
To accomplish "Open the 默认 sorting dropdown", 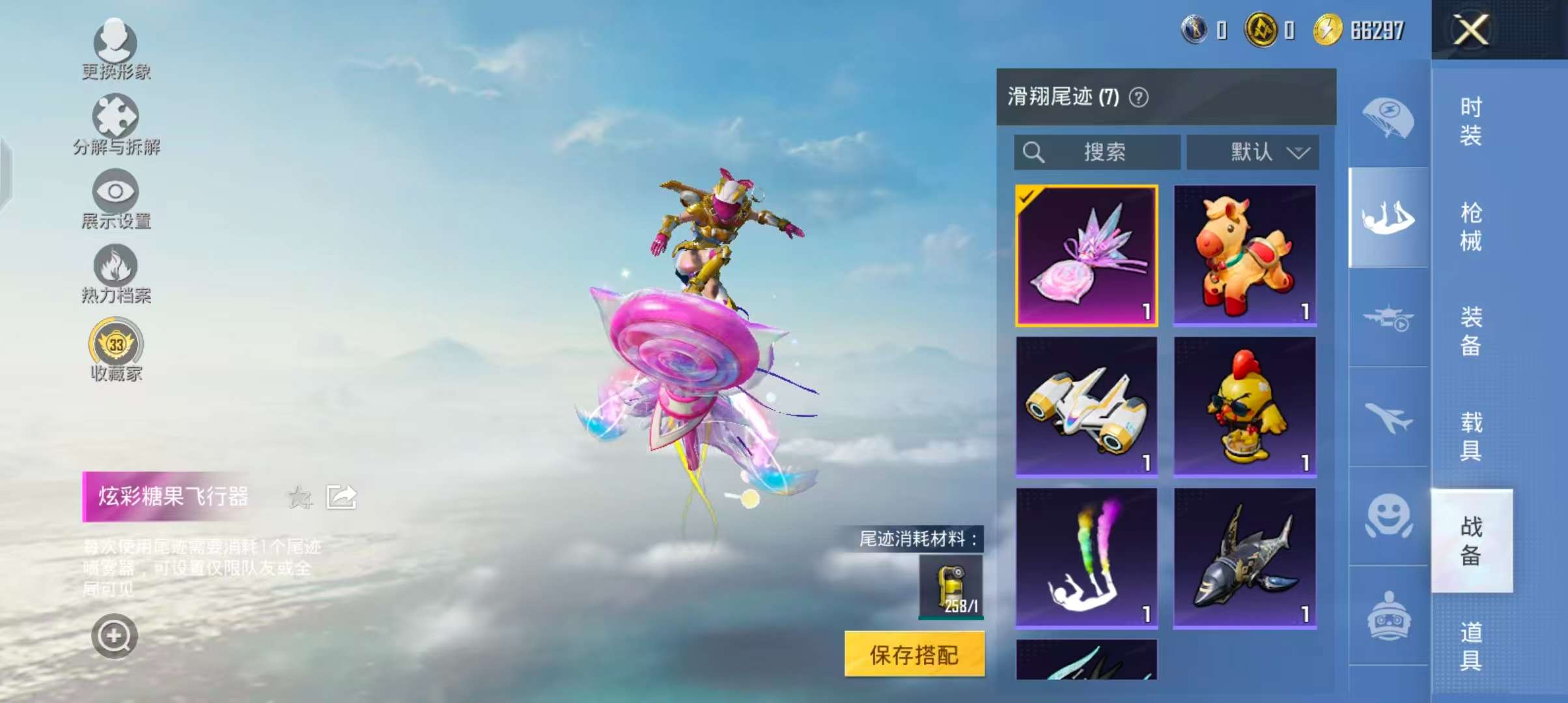I will tap(1252, 152).
